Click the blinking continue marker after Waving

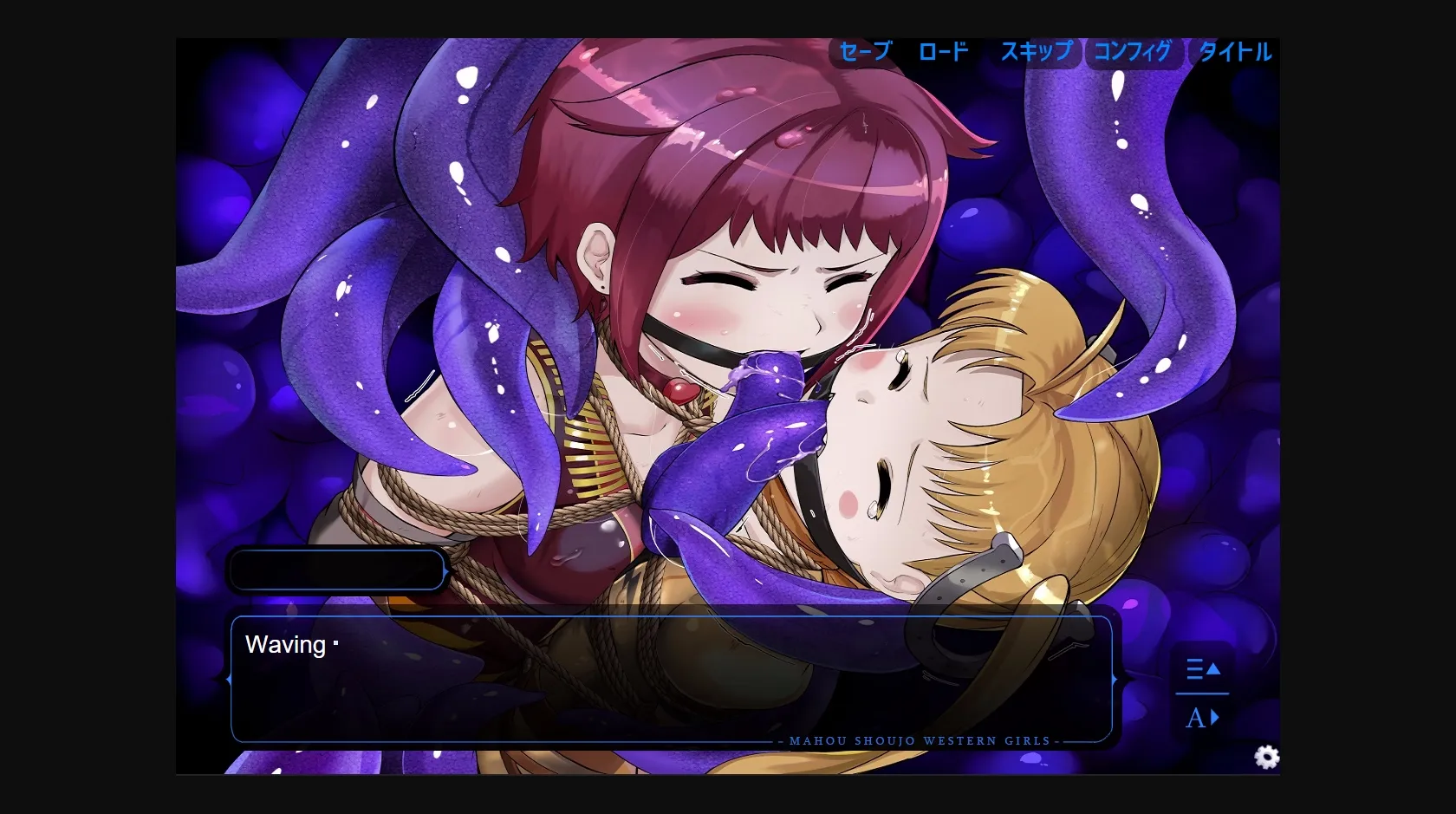coord(335,645)
